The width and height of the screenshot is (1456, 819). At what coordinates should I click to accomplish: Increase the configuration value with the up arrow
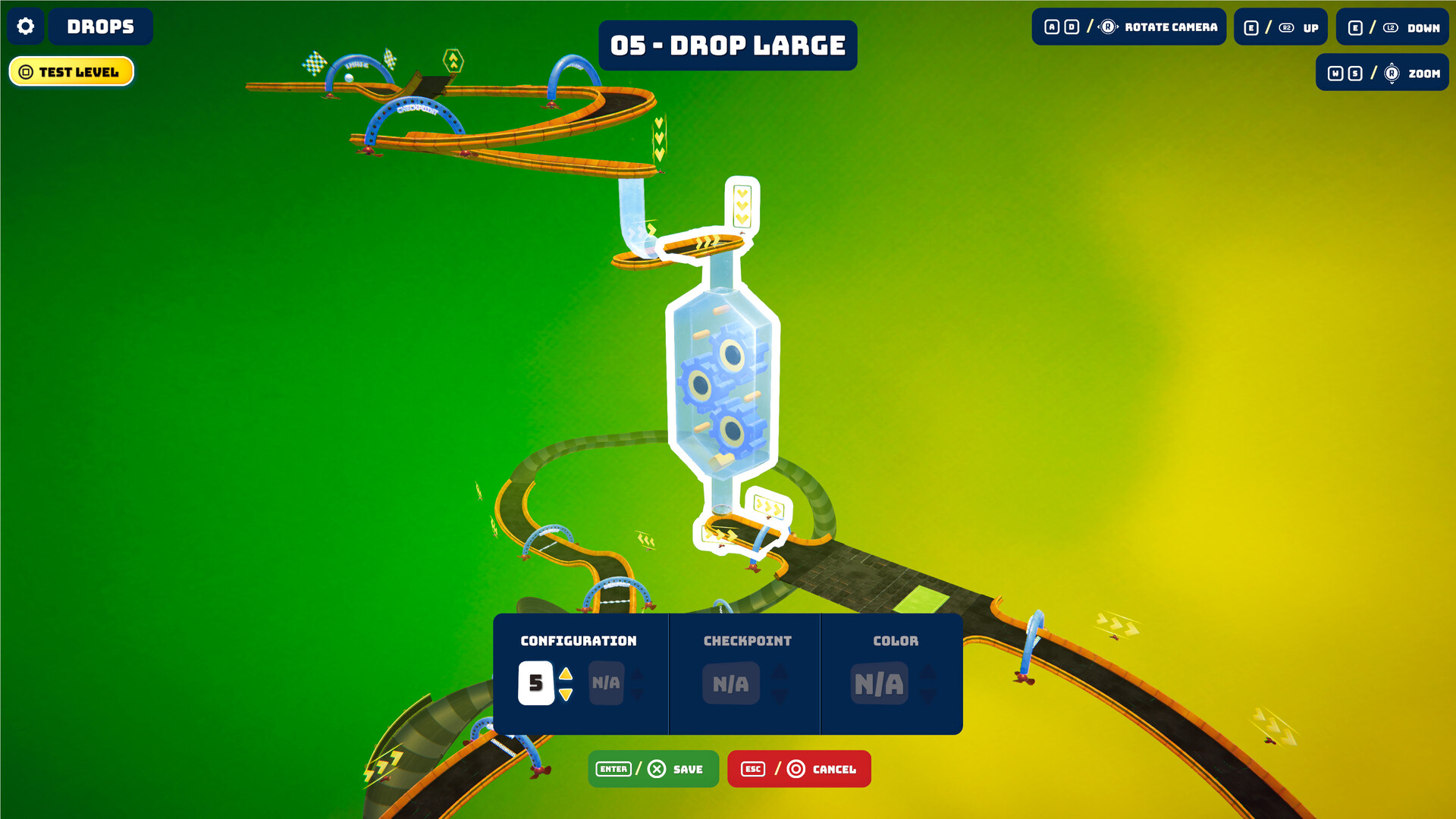coord(566,673)
